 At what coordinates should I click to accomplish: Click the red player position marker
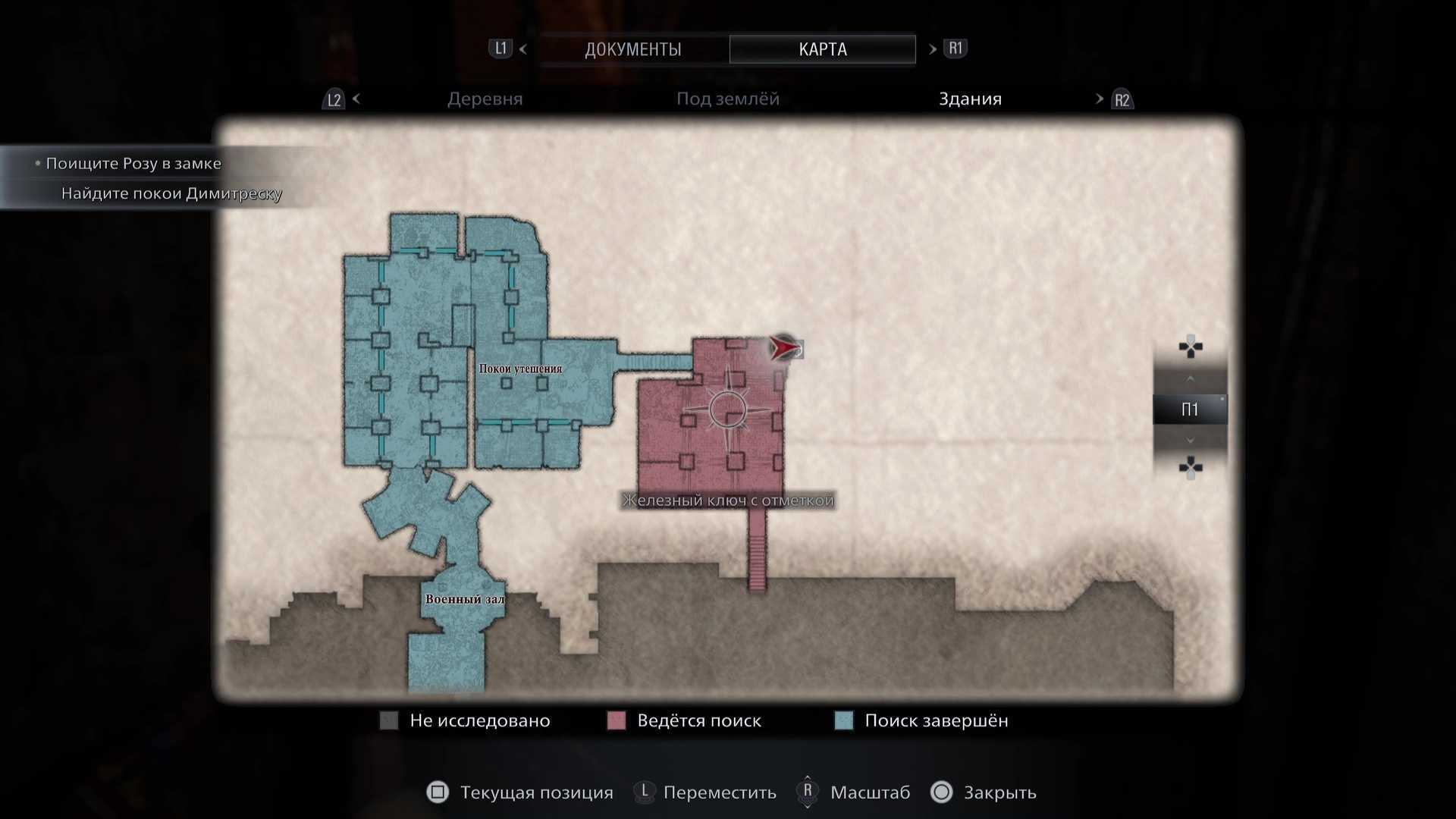(784, 348)
